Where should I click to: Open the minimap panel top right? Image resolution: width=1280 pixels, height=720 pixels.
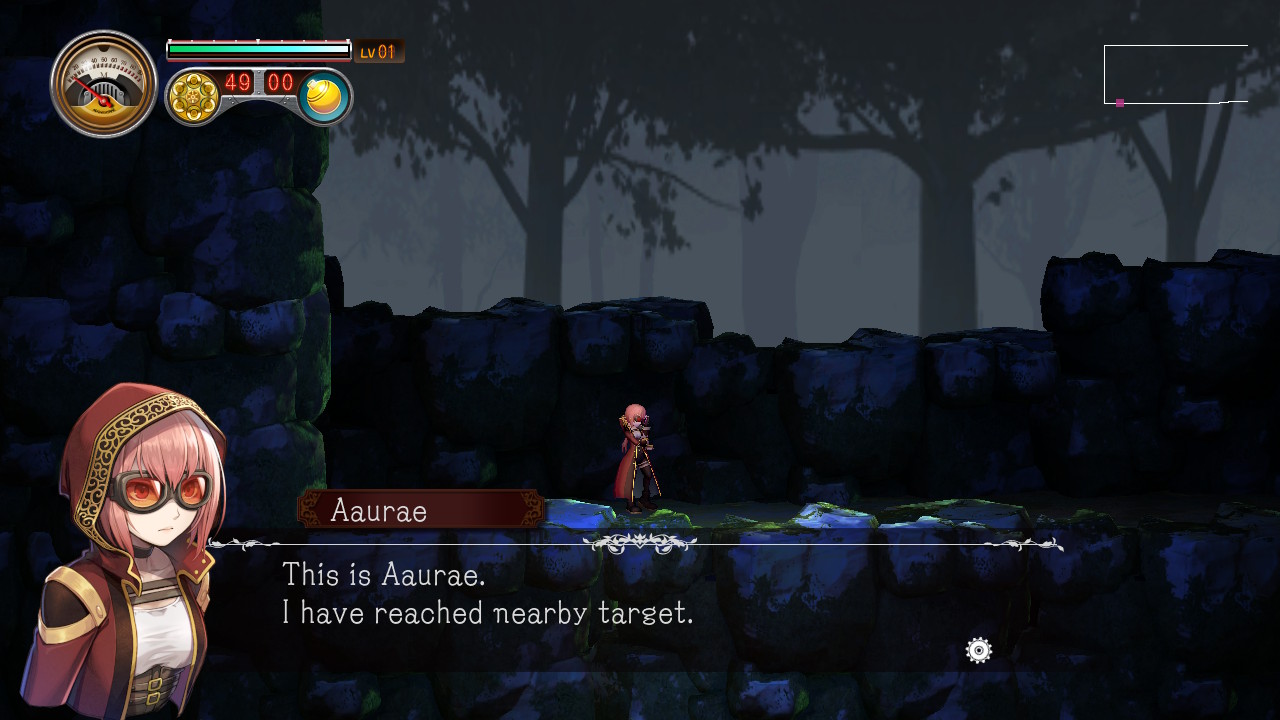(x=1175, y=72)
